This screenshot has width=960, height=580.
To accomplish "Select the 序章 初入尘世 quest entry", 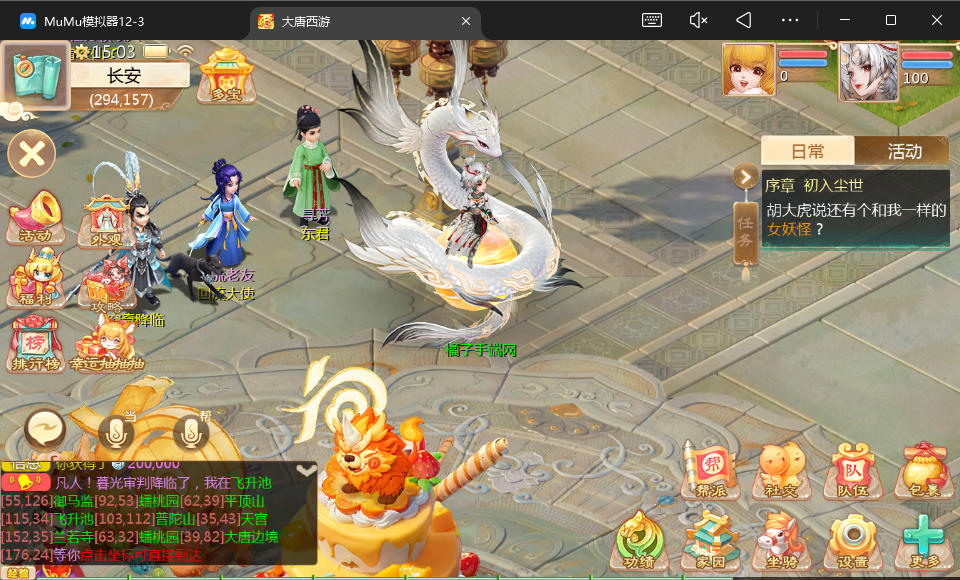I will [x=855, y=208].
